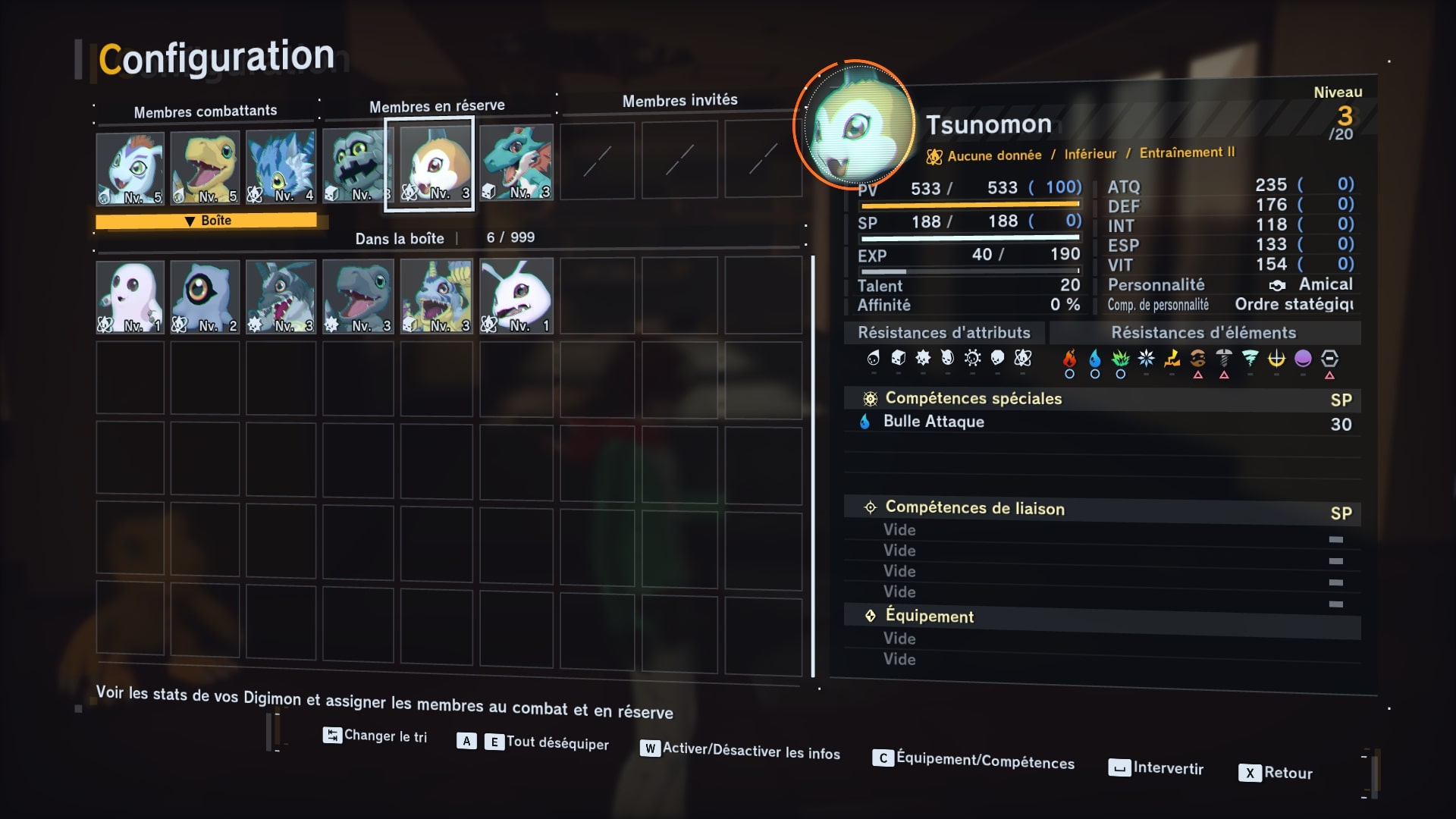Pick the white antenna-eared level 1 Digimon
This screenshot has width=1456, height=819.
click(516, 296)
